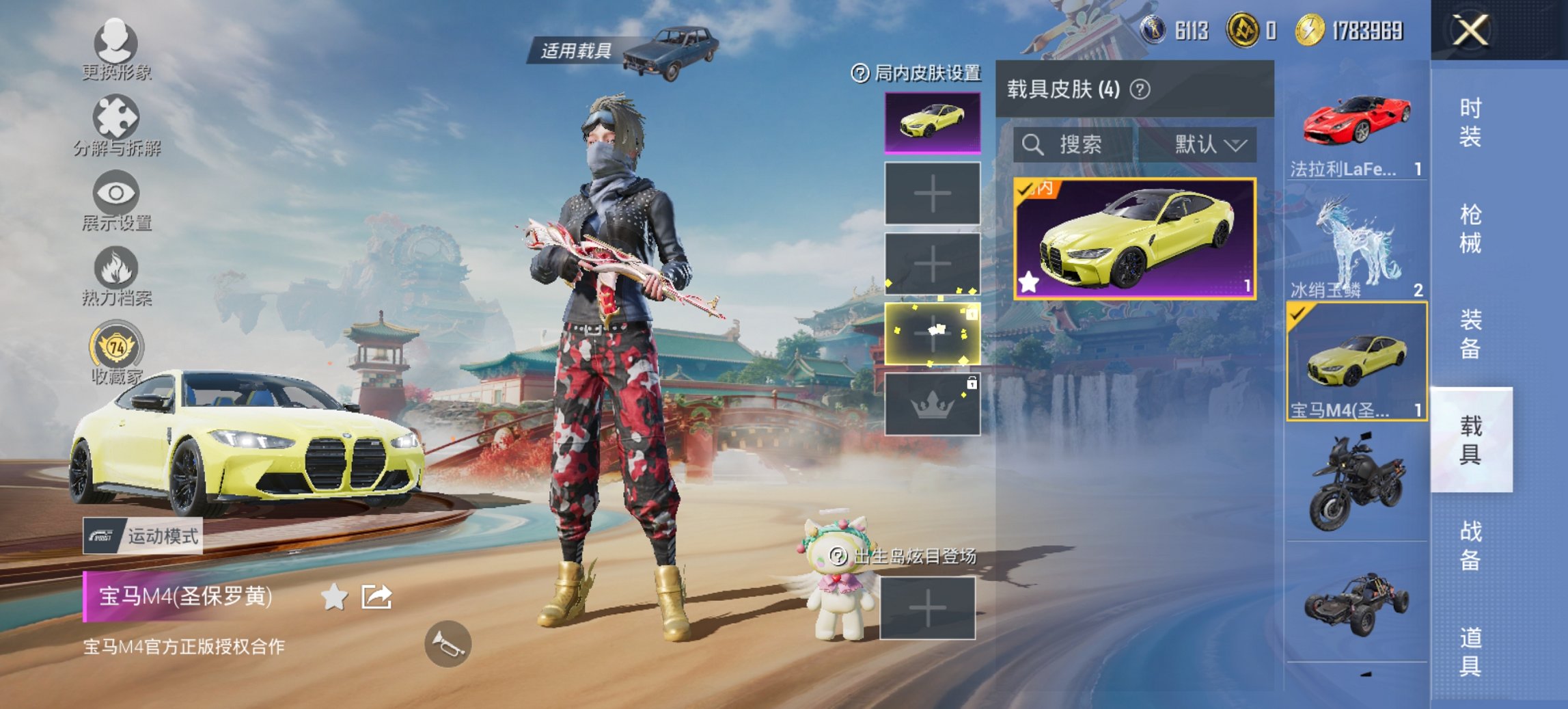Click the 搜索 search input field
The width and height of the screenshot is (1568, 709).
[1079, 145]
